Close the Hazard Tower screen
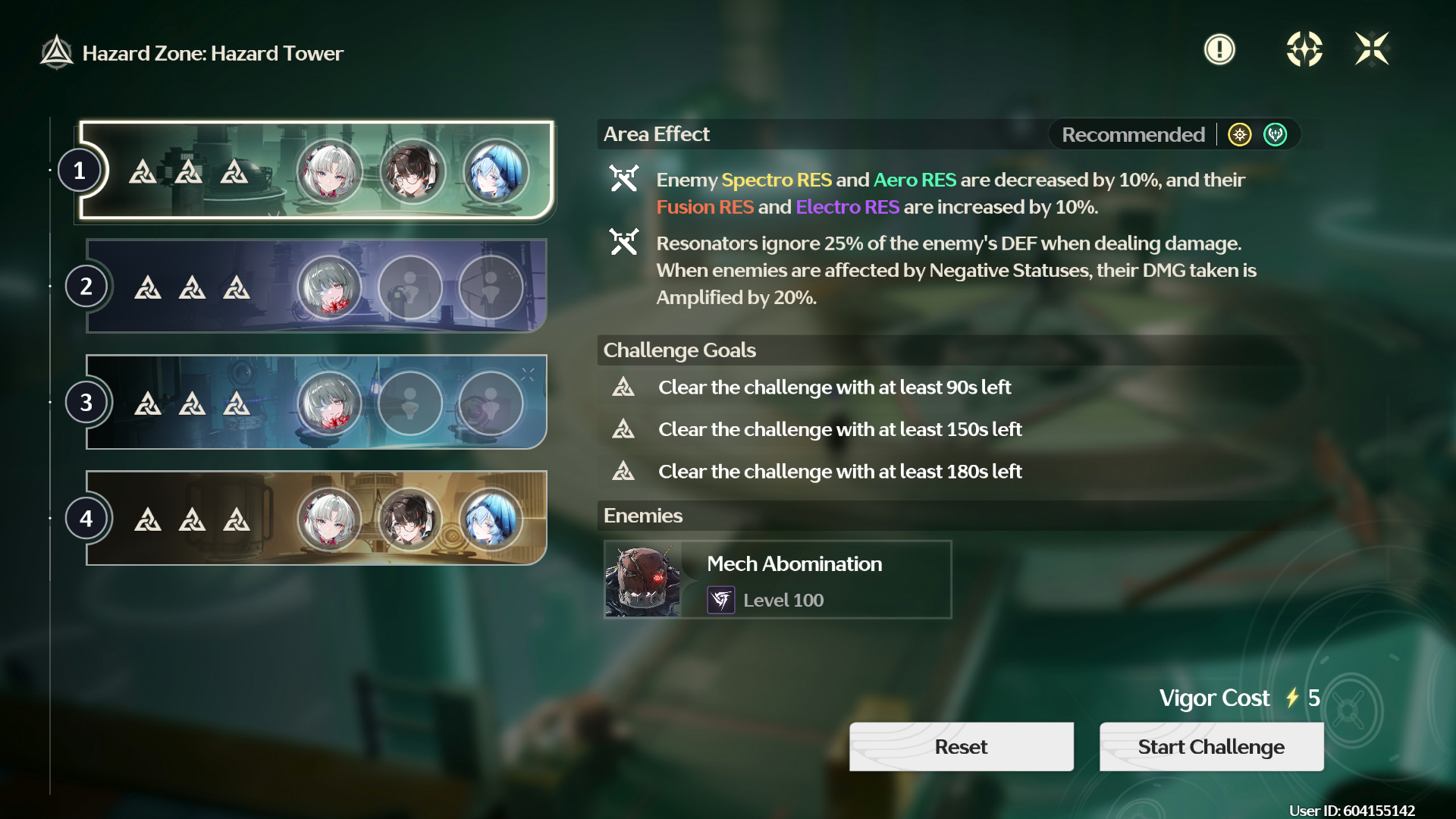Image resolution: width=1456 pixels, height=819 pixels. [1372, 50]
